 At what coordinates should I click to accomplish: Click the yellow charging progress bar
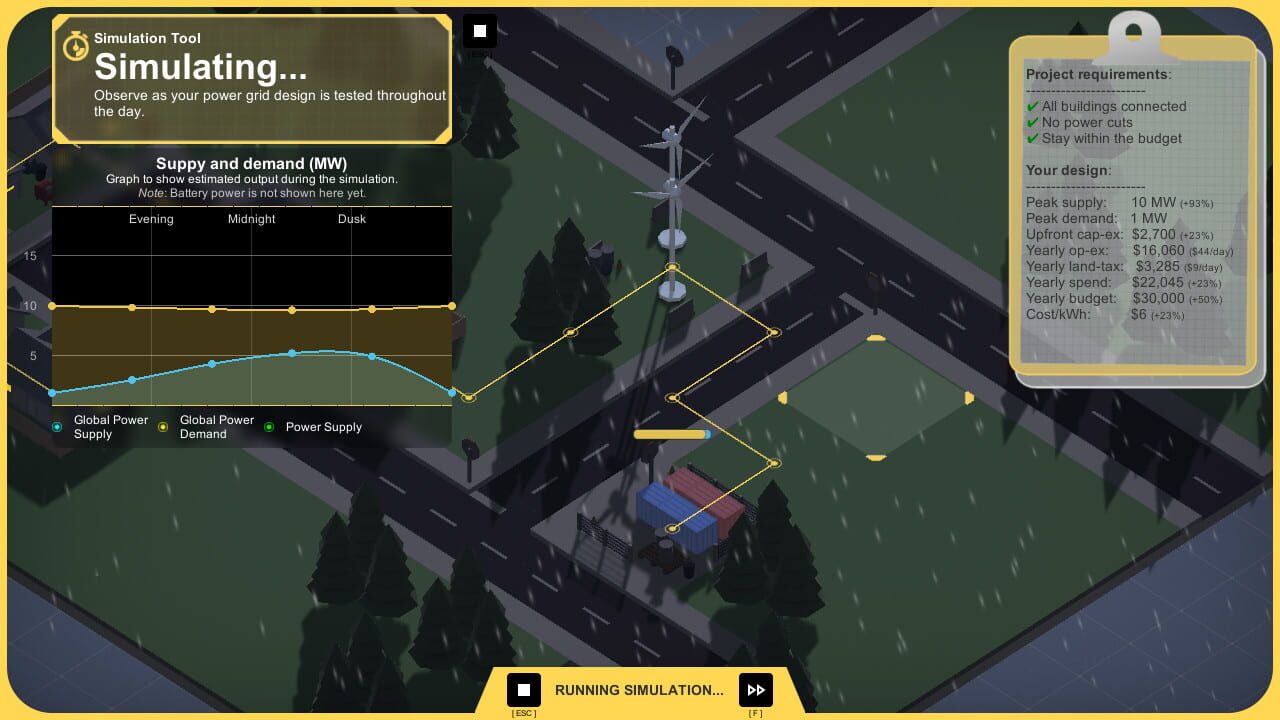[x=671, y=434]
